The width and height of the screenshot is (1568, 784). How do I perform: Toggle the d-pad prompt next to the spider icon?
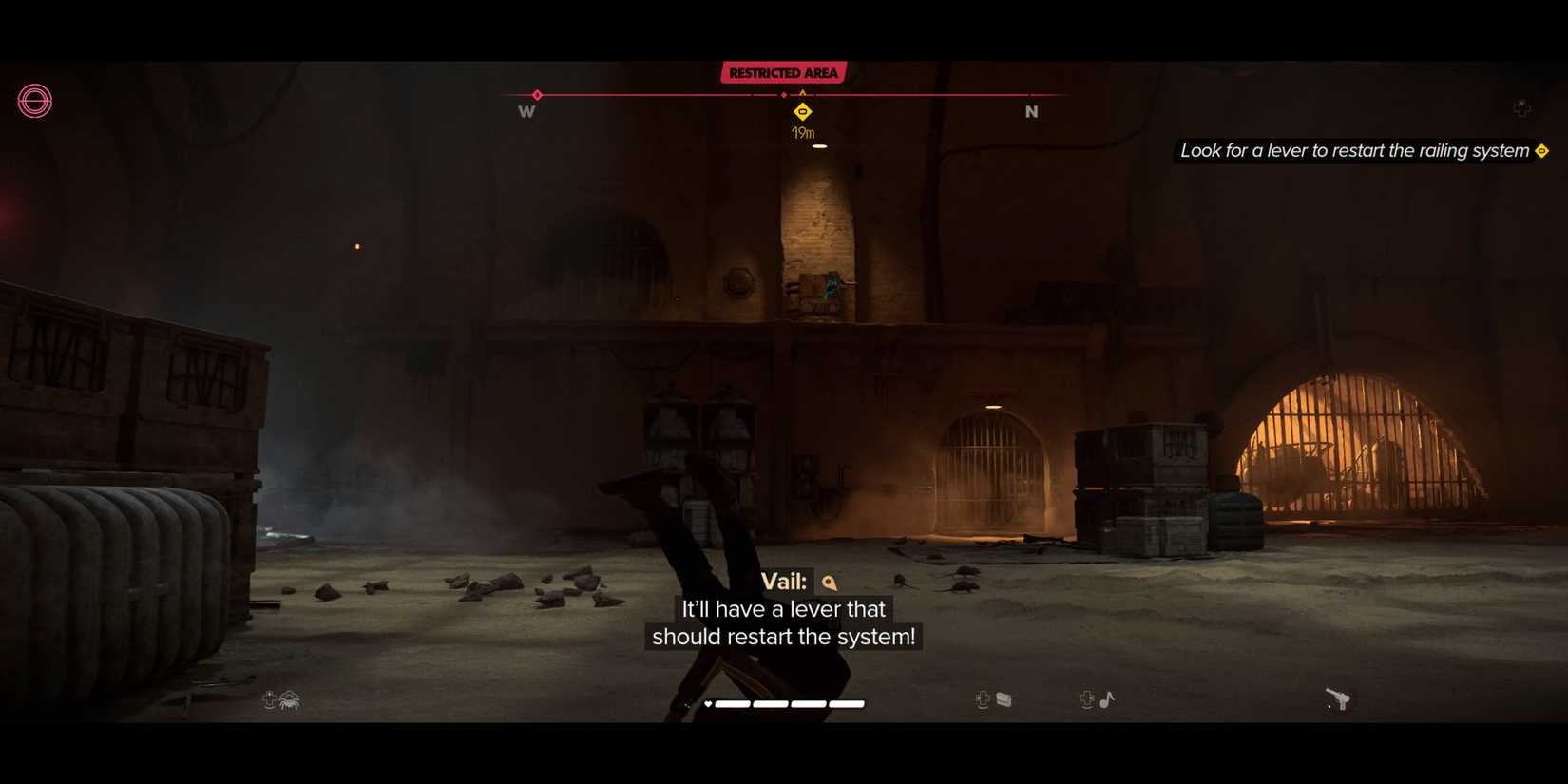pyautogui.click(x=270, y=700)
